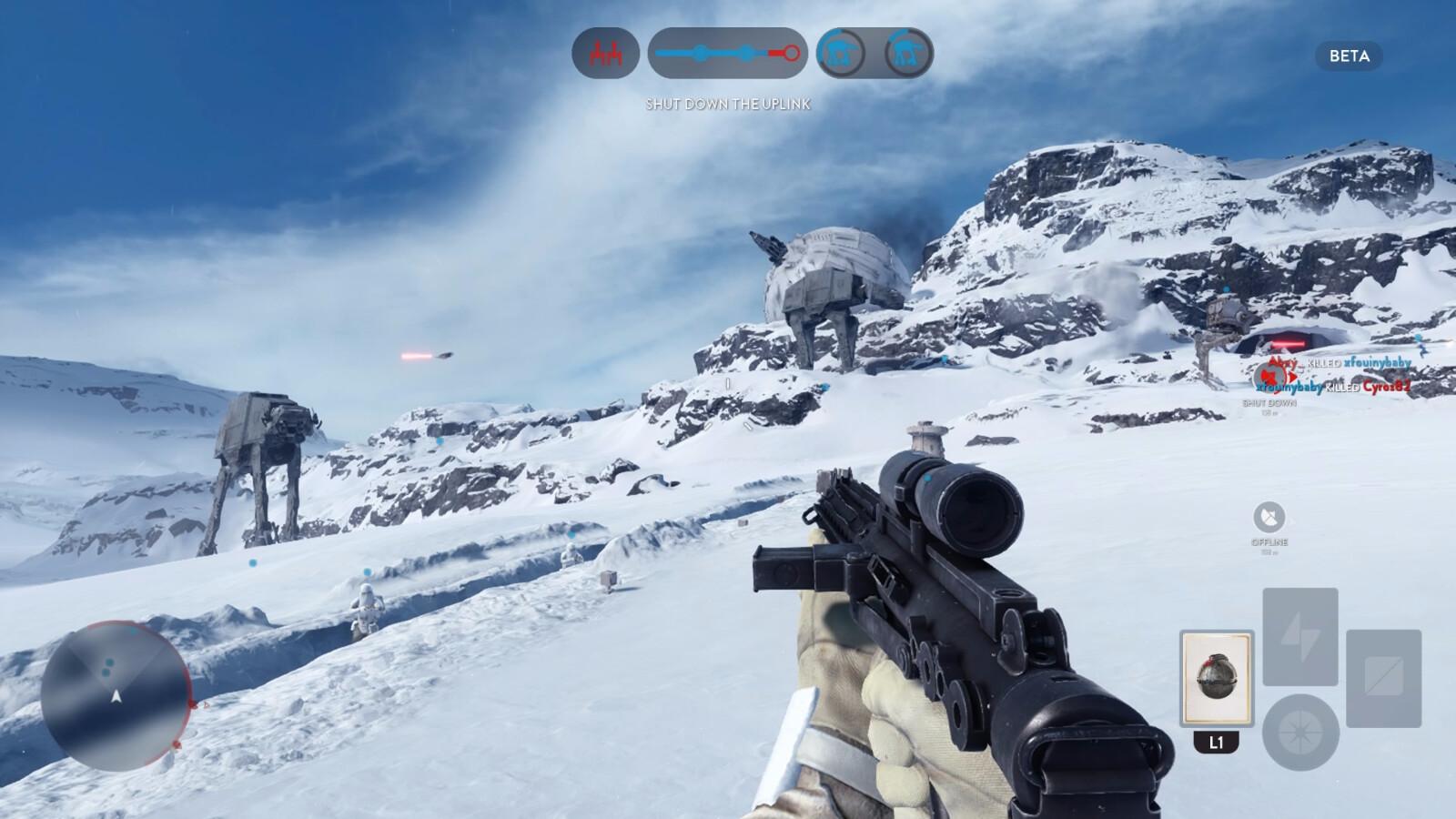This screenshot has height=819, width=1456.
Task: Open the AT-AT walkers status indicator
Action: tap(874, 54)
